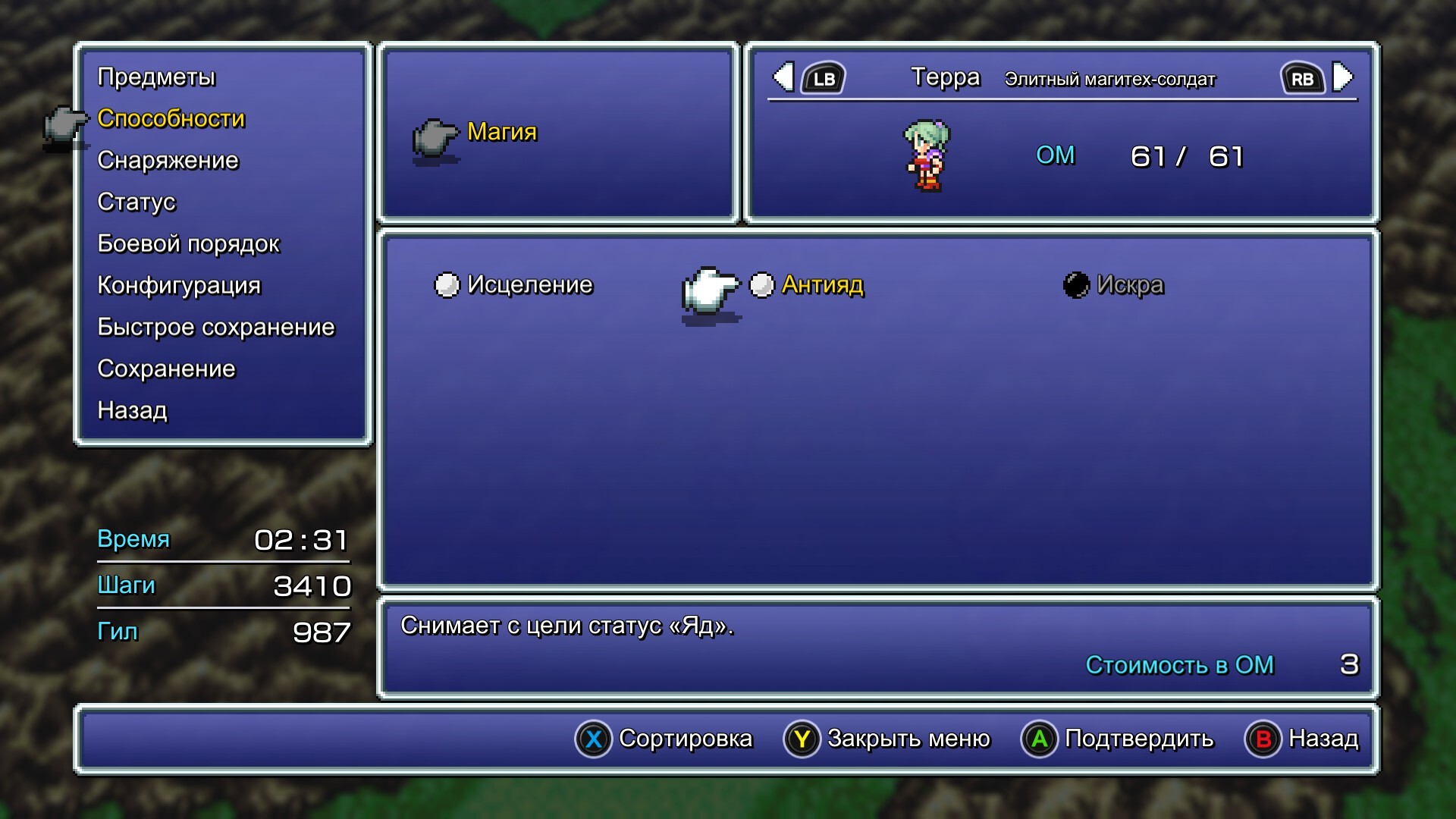This screenshot has height=819, width=1456.
Task: Switch to previous character with left arrow
Action: [x=785, y=77]
